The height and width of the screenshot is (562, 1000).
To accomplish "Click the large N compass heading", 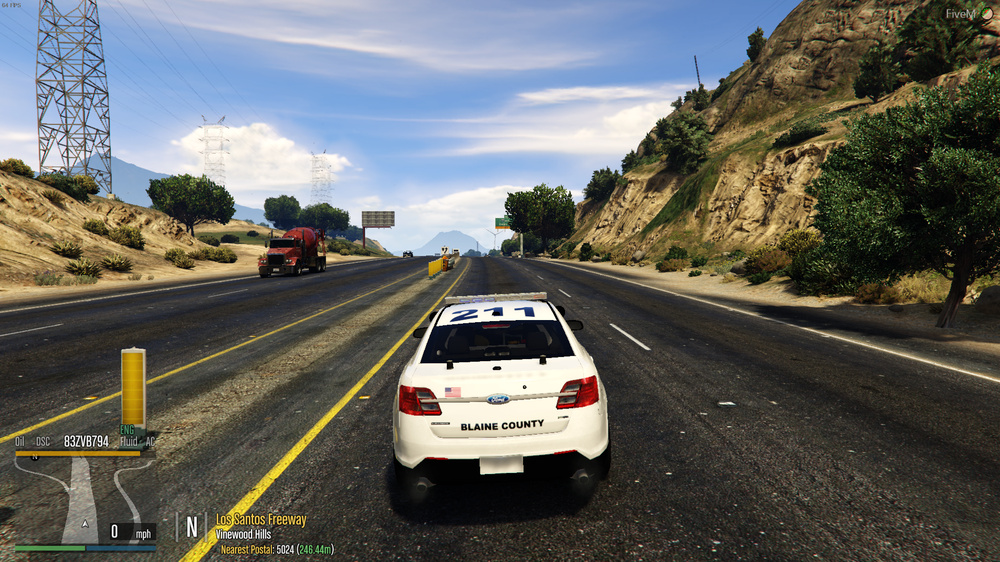I will (x=192, y=527).
